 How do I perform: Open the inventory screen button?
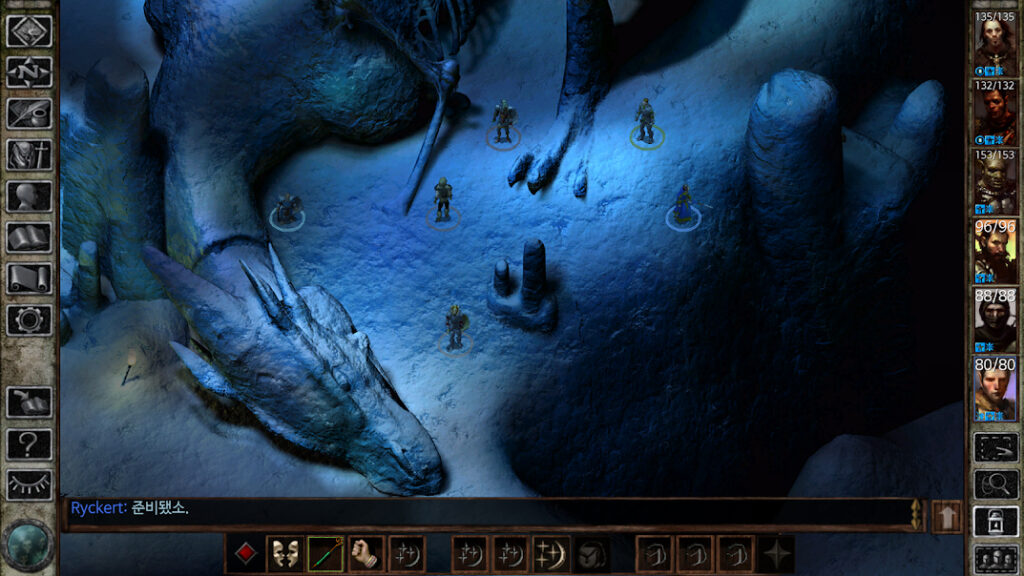pos(29,155)
